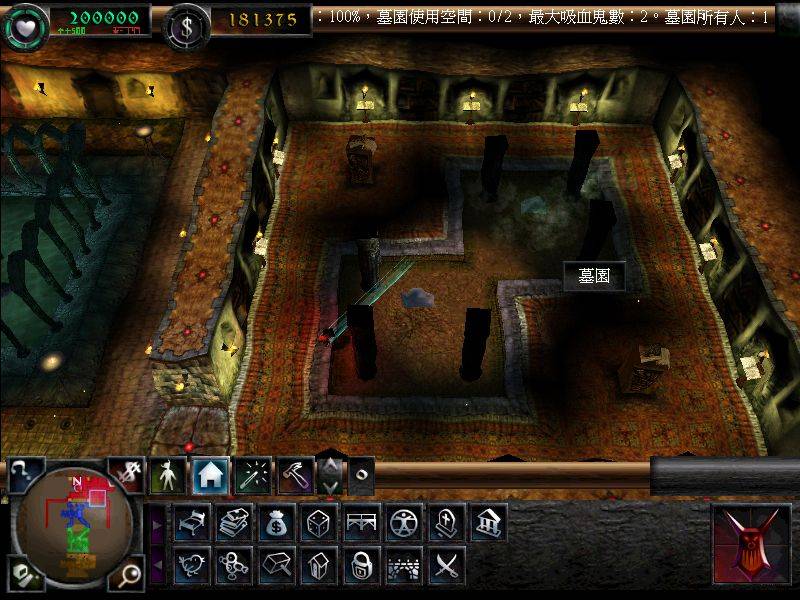
Task: Pick the stone bridge room icon
Action: tap(404, 565)
